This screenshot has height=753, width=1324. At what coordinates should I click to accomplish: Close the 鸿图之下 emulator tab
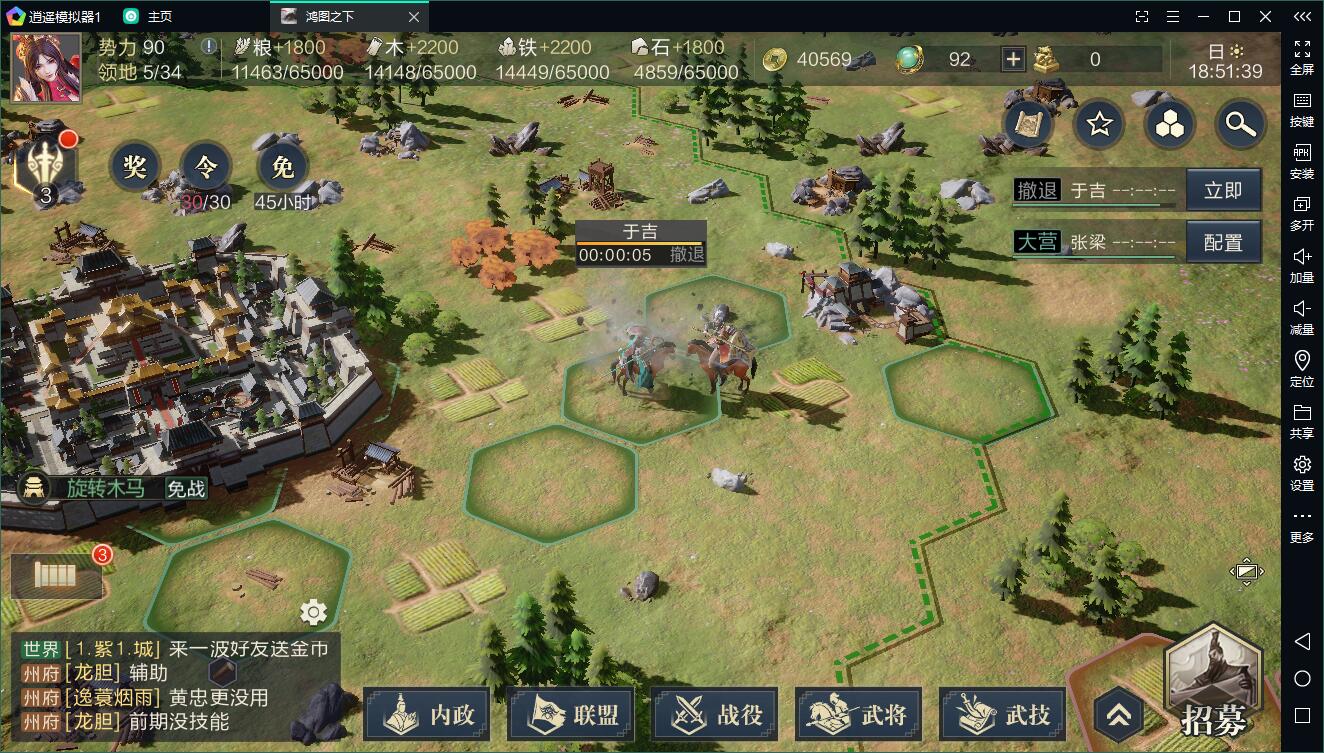(x=414, y=16)
